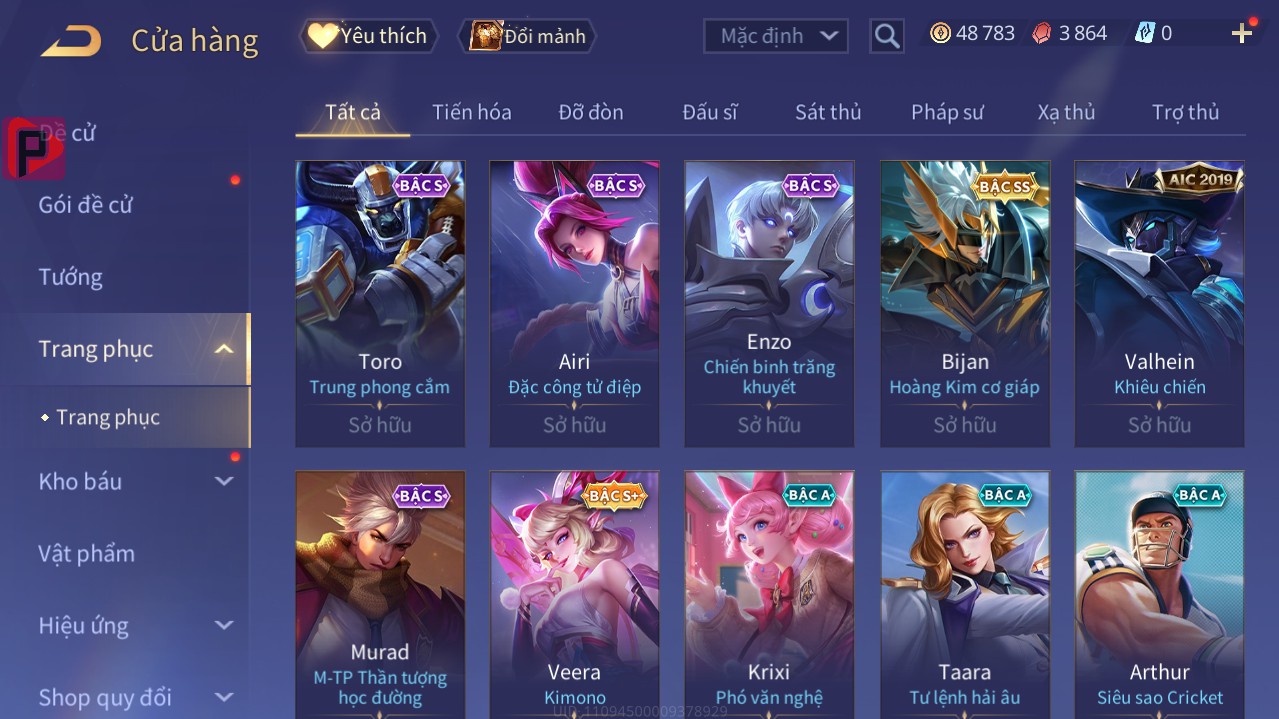Image resolution: width=1279 pixels, height=719 pixels.
Task: Switch to the Tiến hóa tab
Action: click(x=471, y=112)
